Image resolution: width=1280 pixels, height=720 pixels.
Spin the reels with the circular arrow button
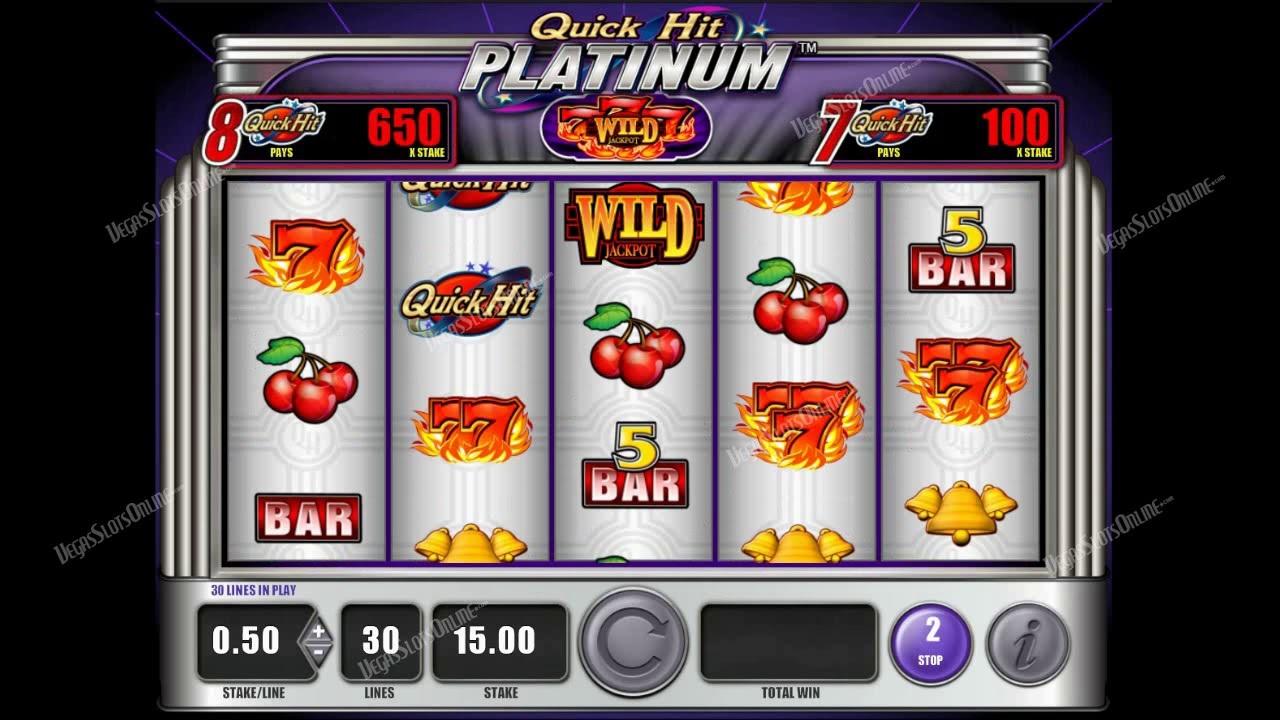point(633,642)
